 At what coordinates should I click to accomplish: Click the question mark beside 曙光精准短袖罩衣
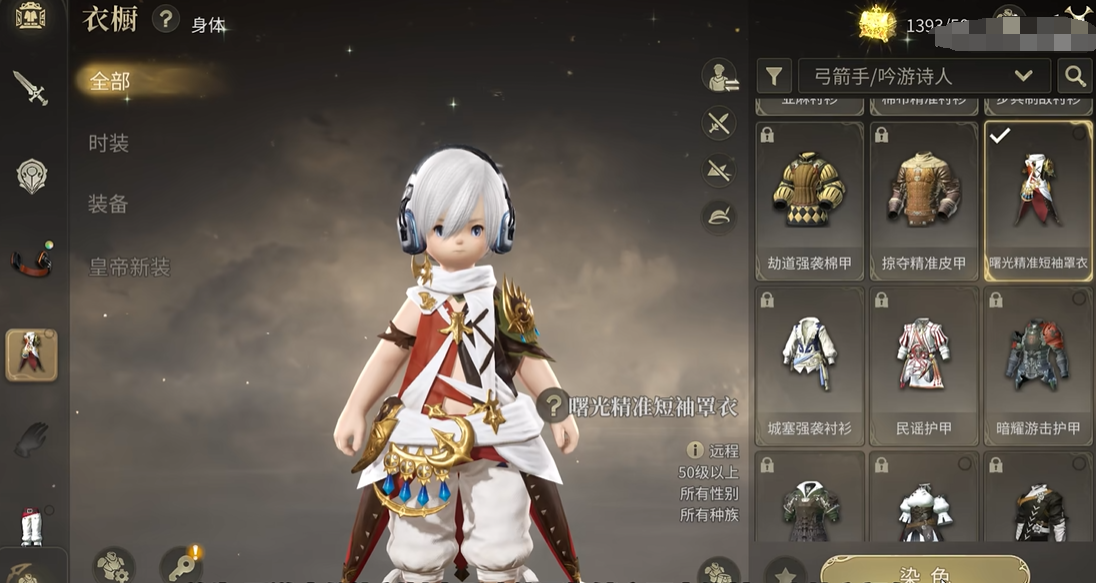coord(552,406)
